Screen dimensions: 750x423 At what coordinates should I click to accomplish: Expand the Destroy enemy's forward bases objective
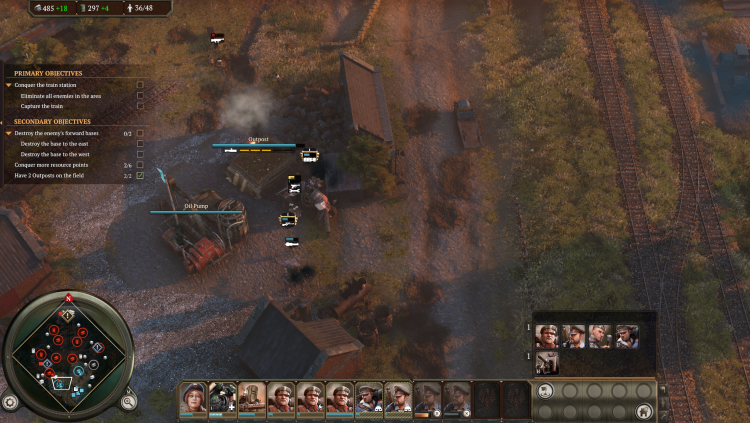8,133
